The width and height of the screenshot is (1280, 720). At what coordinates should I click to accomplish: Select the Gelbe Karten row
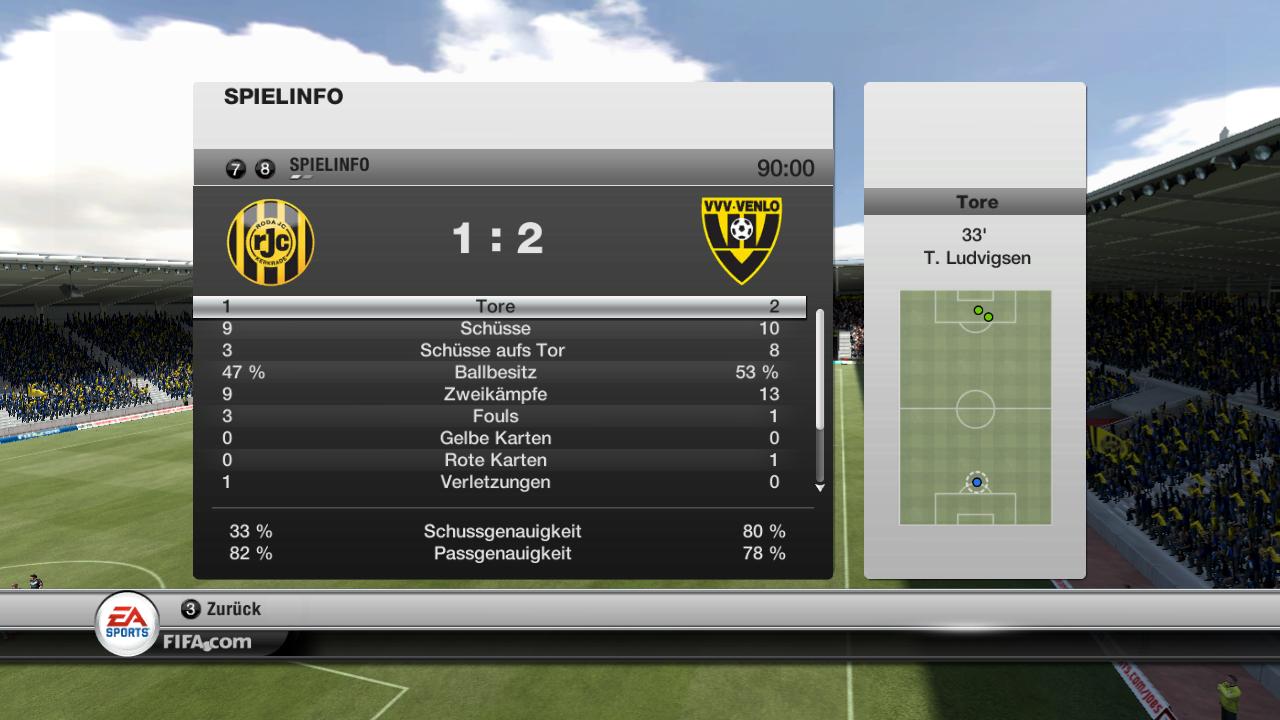[500, 439]
